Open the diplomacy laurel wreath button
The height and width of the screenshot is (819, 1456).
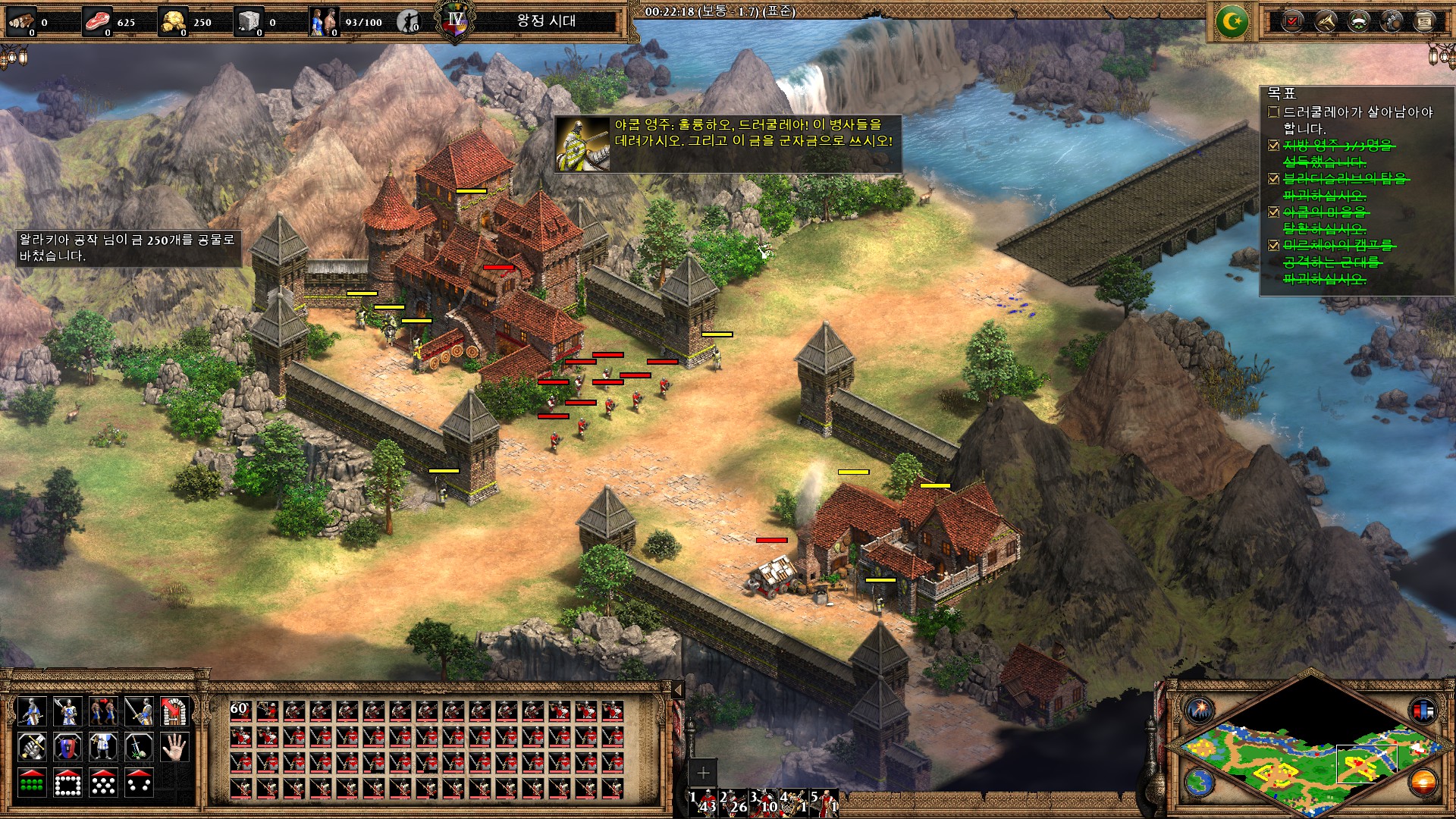pos(1358,21)
